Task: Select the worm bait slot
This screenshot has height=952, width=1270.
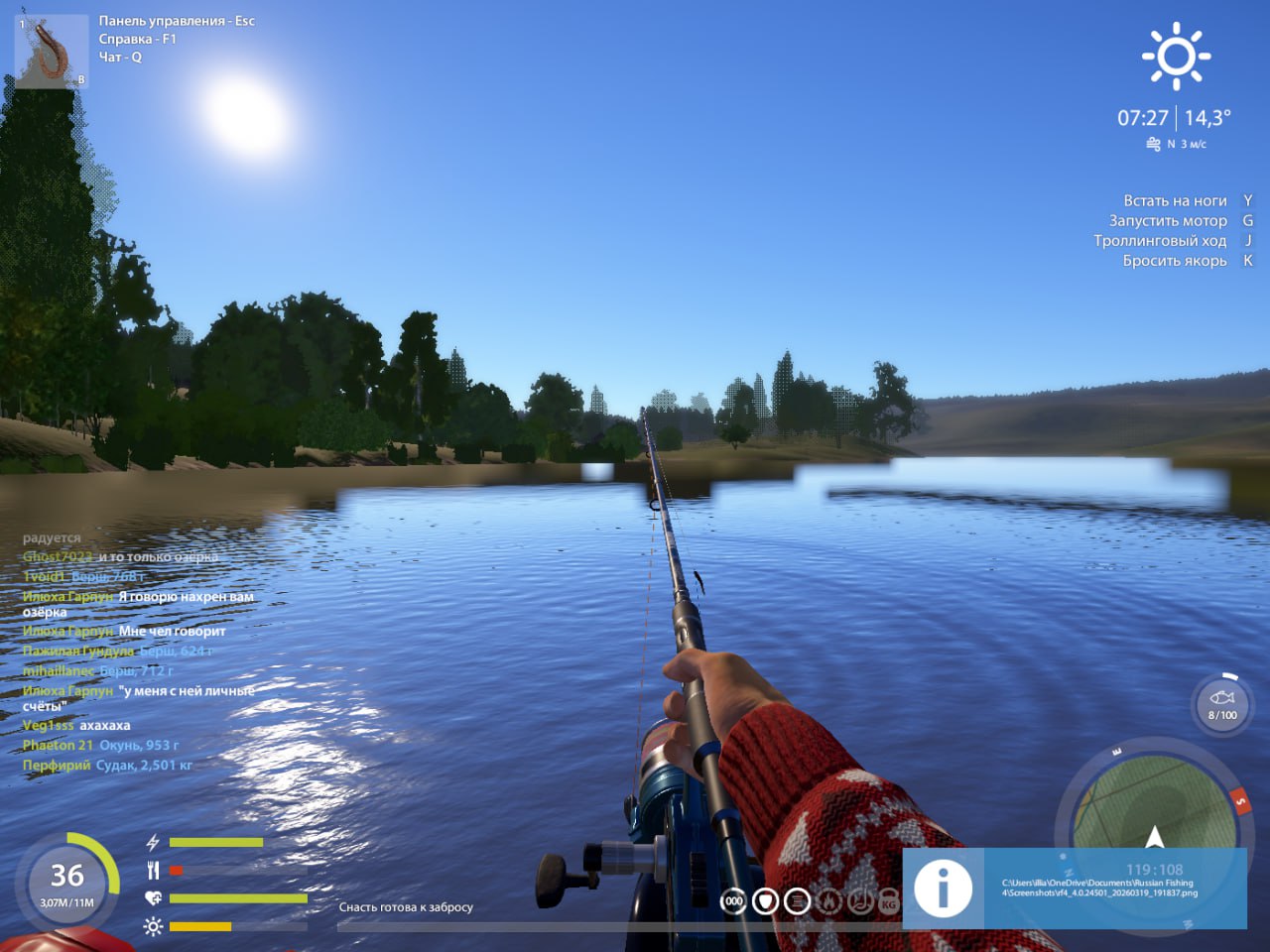Action: (51, 52)
